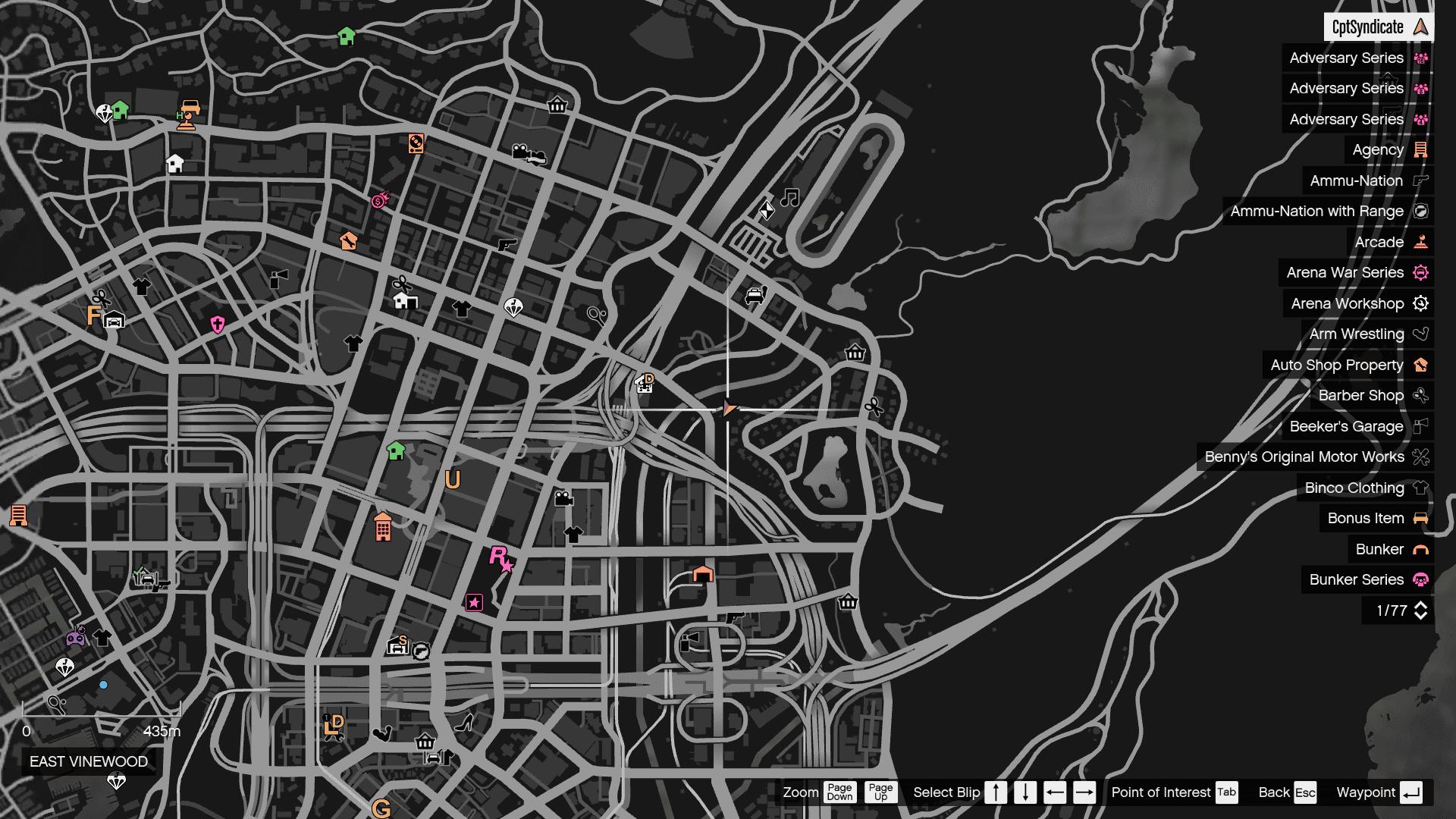Viewport: 1456px width, 819px height.
Task: Select the Ammu-Nation pistol icon in the legend
Action: (1422, 180)
